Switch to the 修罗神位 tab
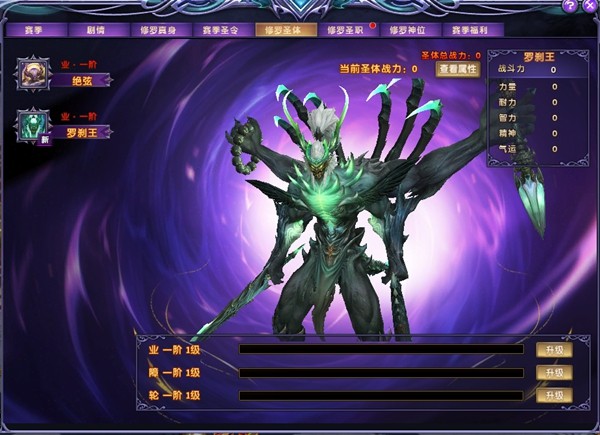600x435 pixels. tap(407, 30)
